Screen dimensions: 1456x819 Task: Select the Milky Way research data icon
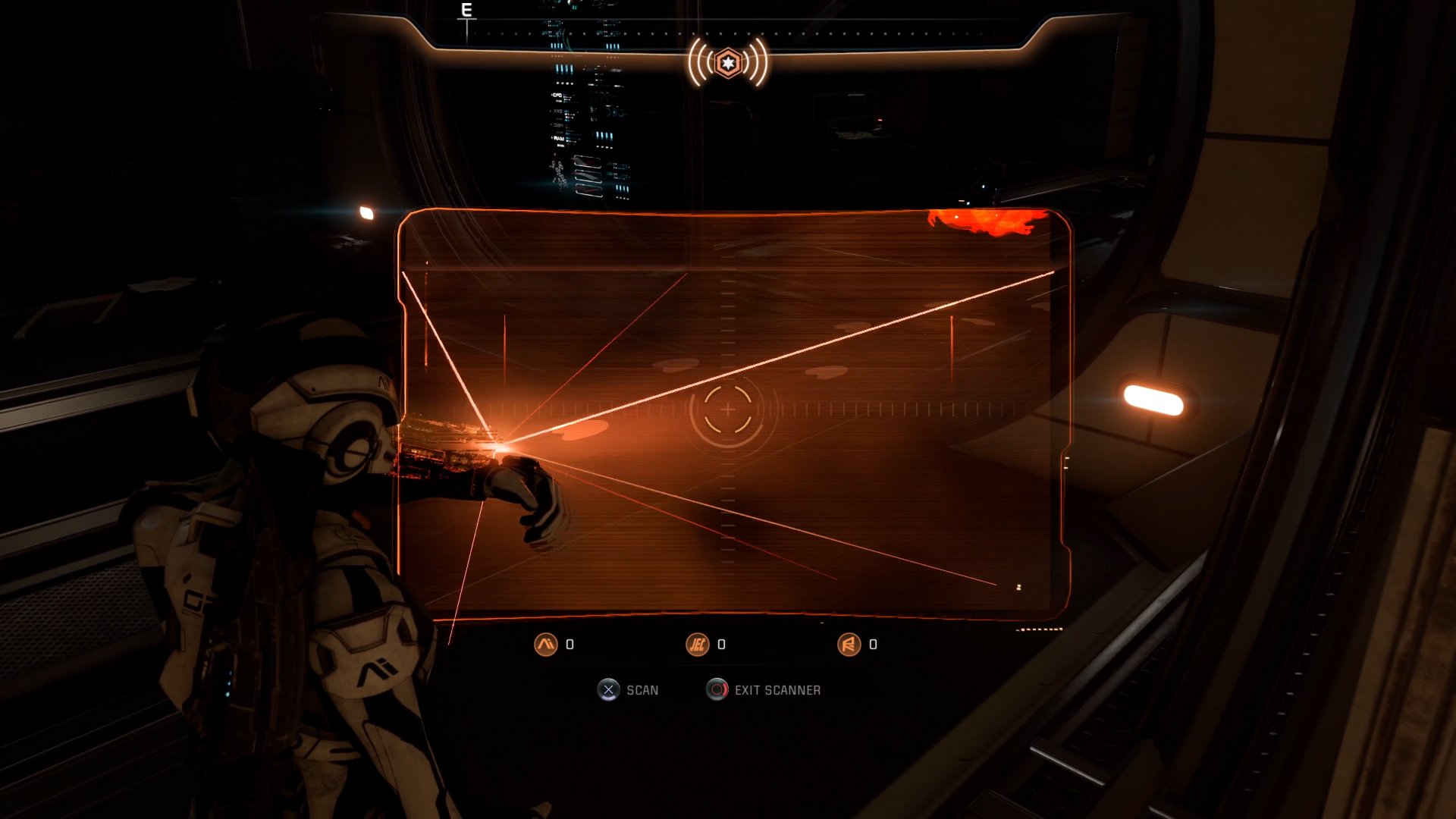(546, 643)
